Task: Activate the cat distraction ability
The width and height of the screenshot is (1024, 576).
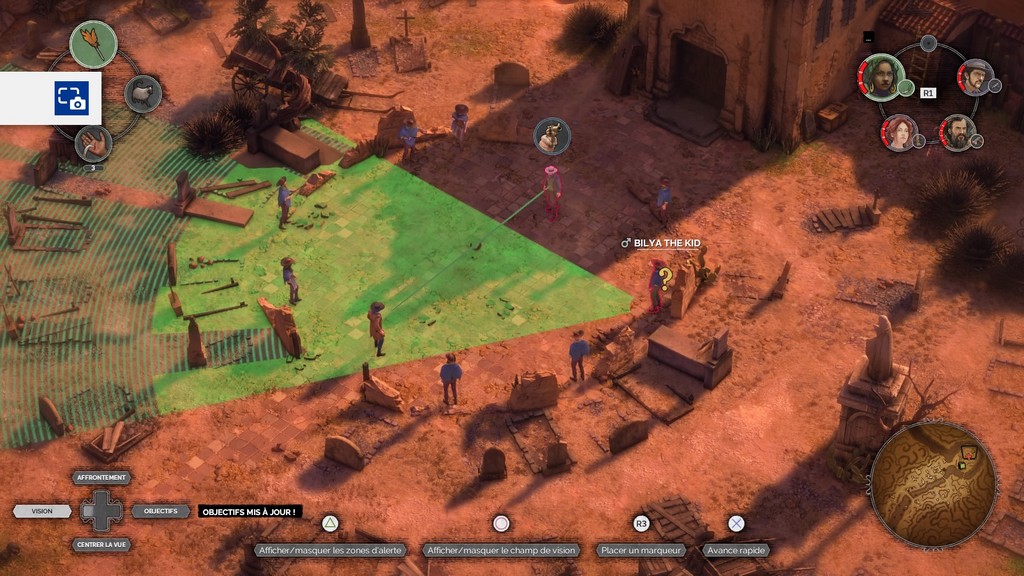Action: point(143,94)
